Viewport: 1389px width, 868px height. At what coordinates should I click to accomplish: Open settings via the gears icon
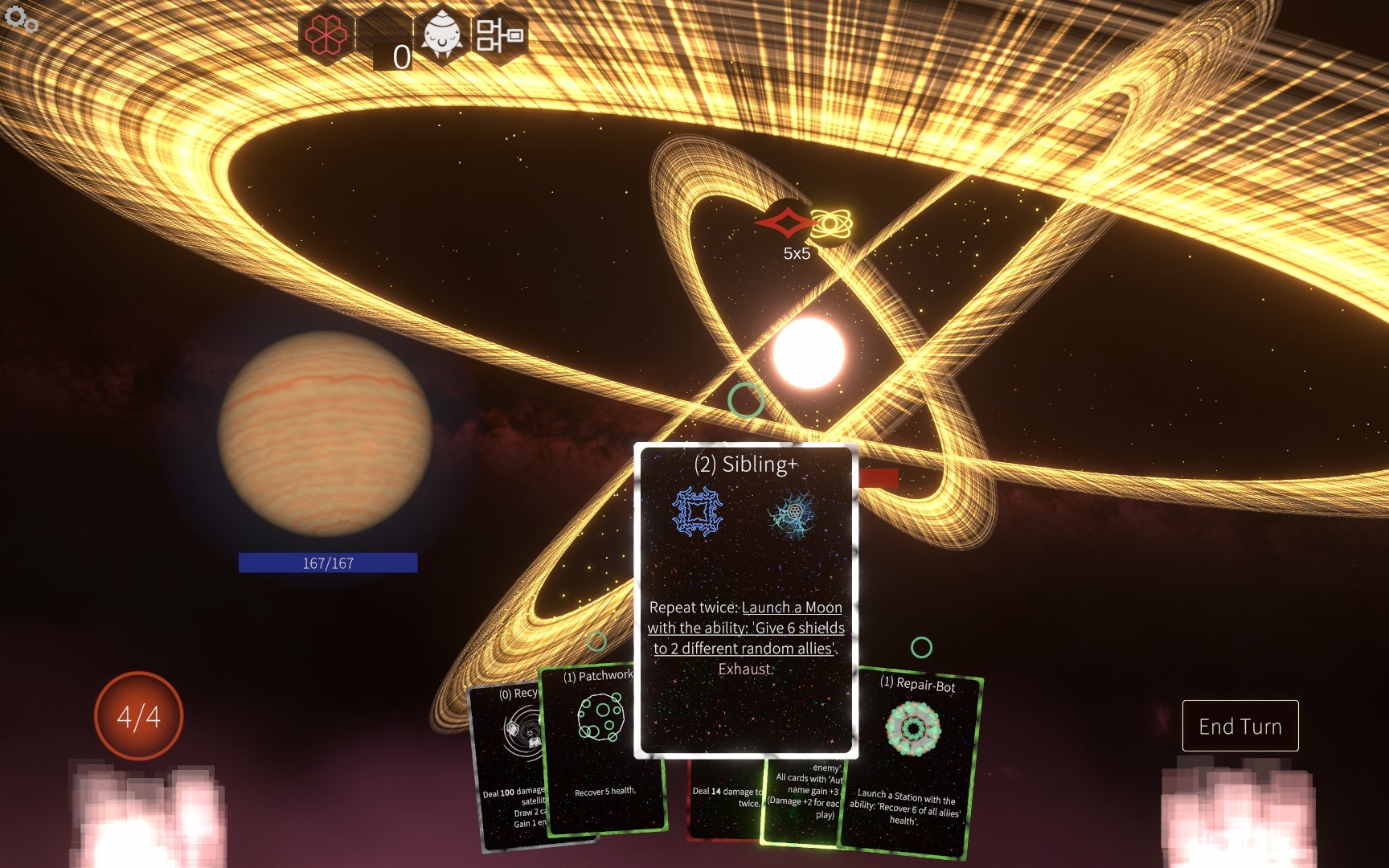click(21, 19)
